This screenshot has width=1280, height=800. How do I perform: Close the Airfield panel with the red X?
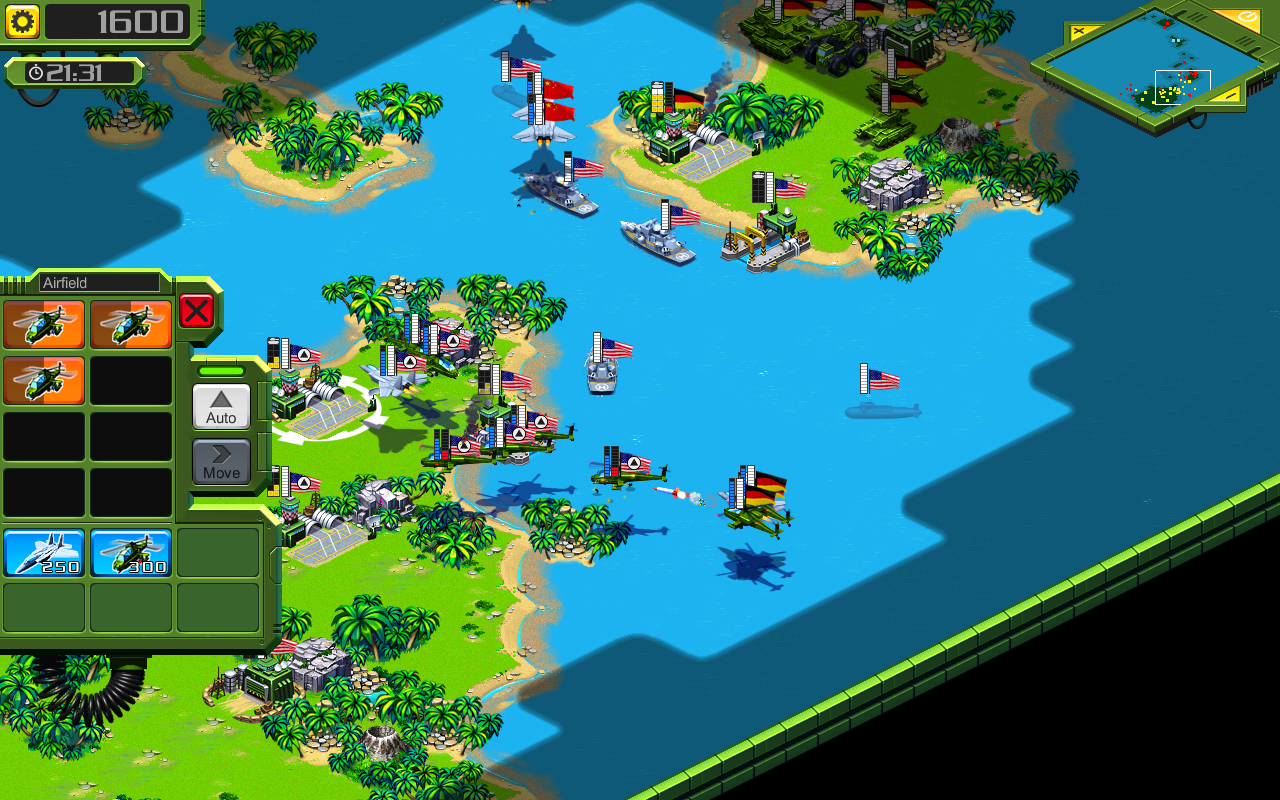196,310
